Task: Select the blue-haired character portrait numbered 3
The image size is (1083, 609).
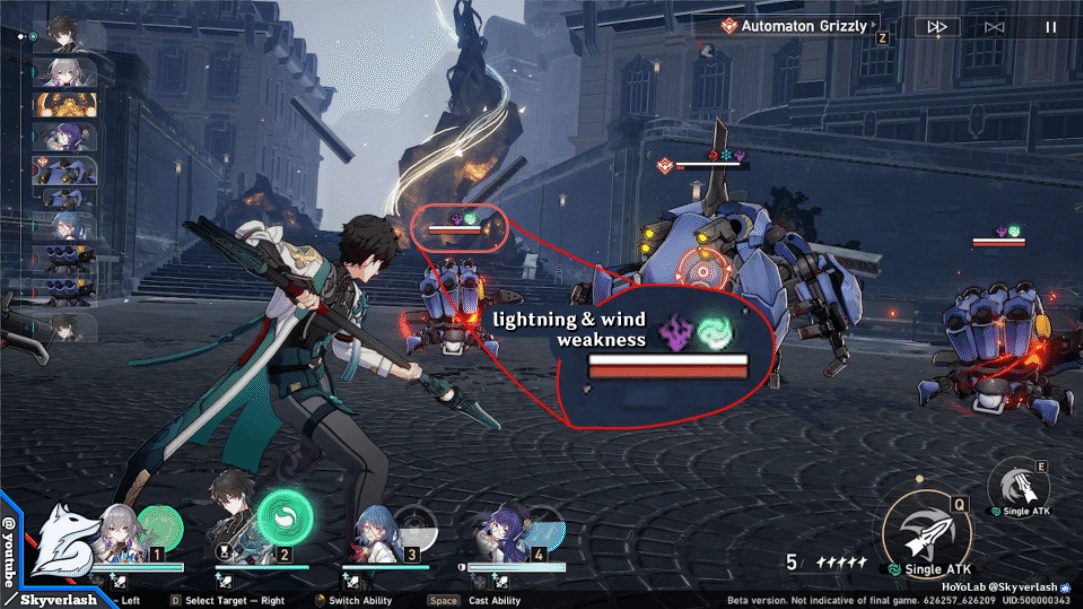Action: tap(372, 534)
